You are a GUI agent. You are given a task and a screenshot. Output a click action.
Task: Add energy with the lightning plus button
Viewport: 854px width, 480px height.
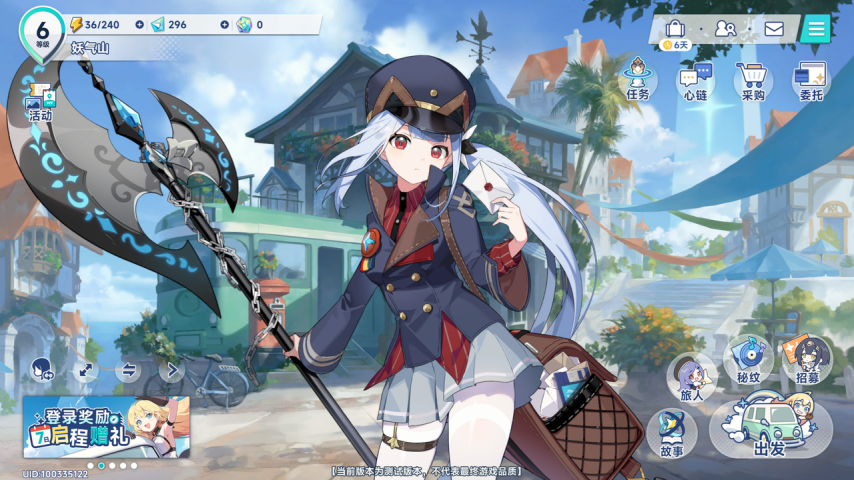[x=139, y=24]
